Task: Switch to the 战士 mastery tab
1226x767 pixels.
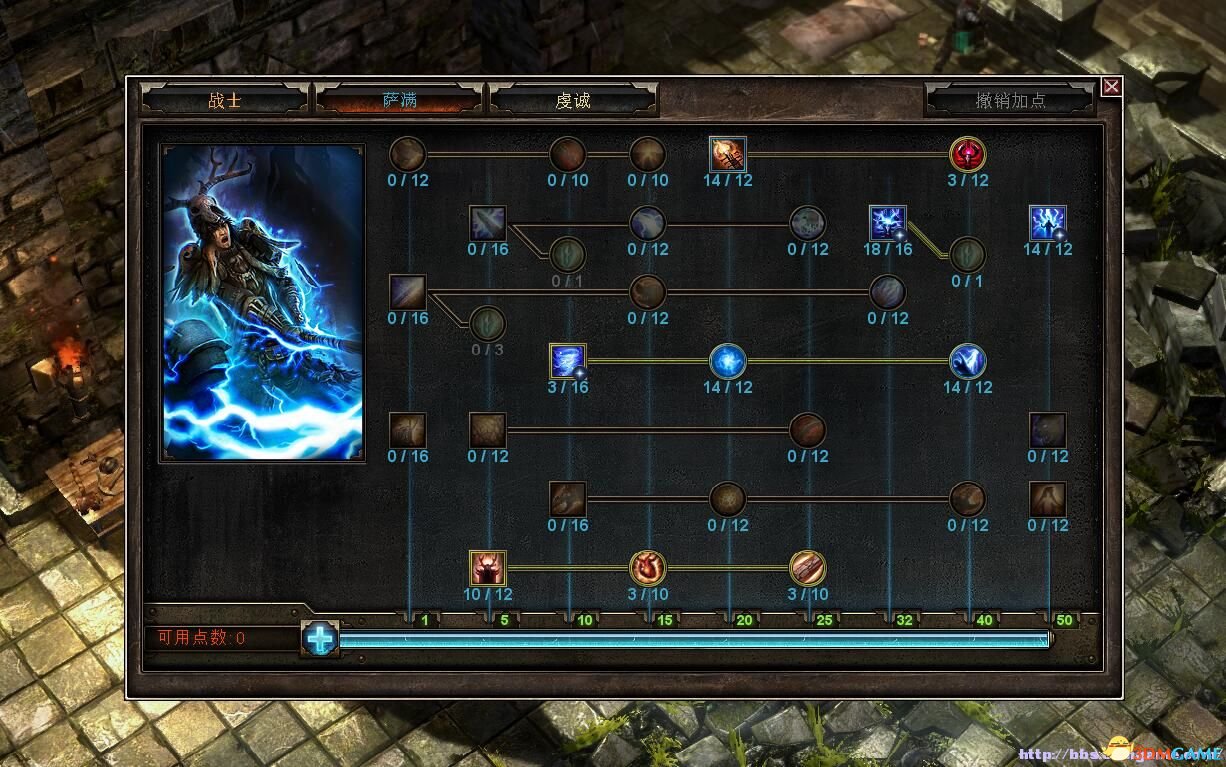Action: point(225,100)
